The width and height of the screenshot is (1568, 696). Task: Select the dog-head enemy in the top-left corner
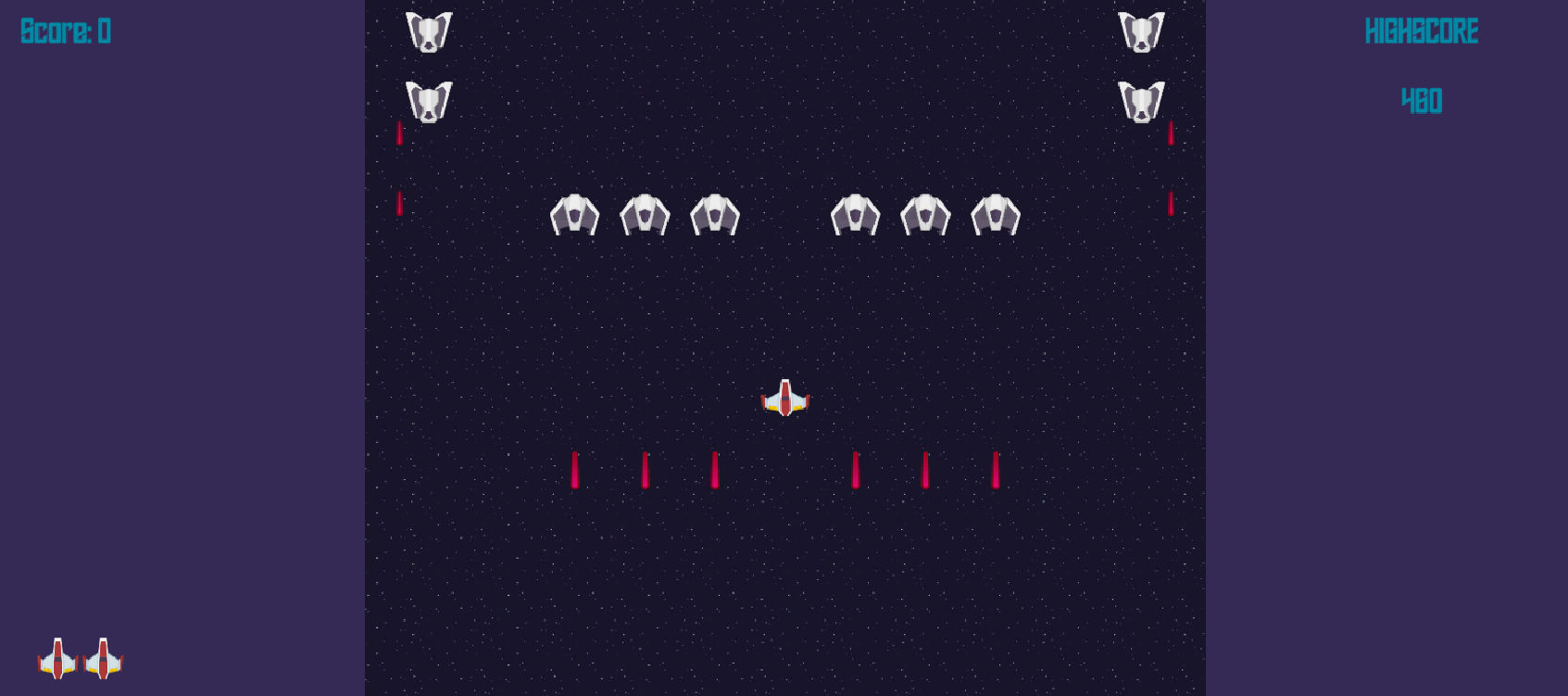point(428,31)
